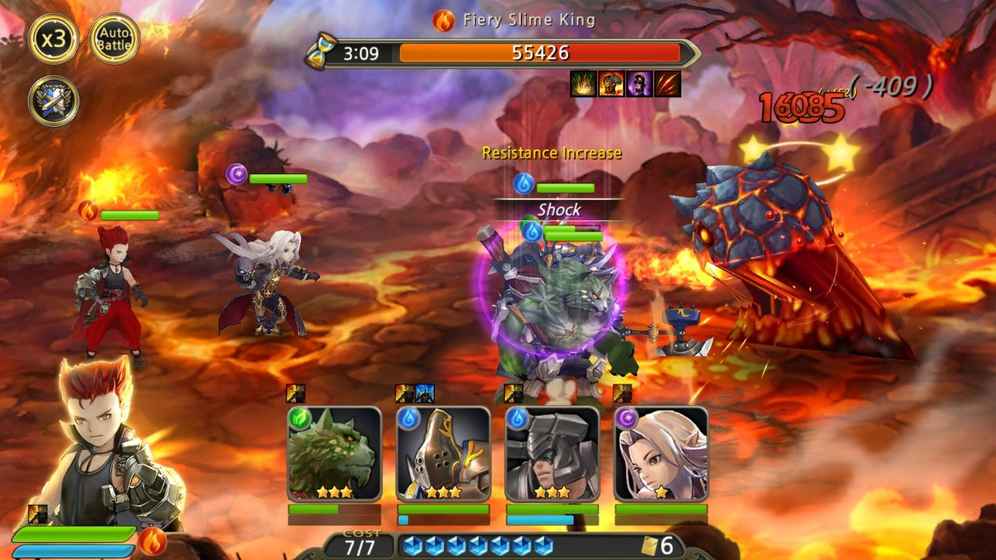This screenshot has width=996, height=560.
Task: Toggle the x3 battle speed button
Action: [x=53, y=39]
